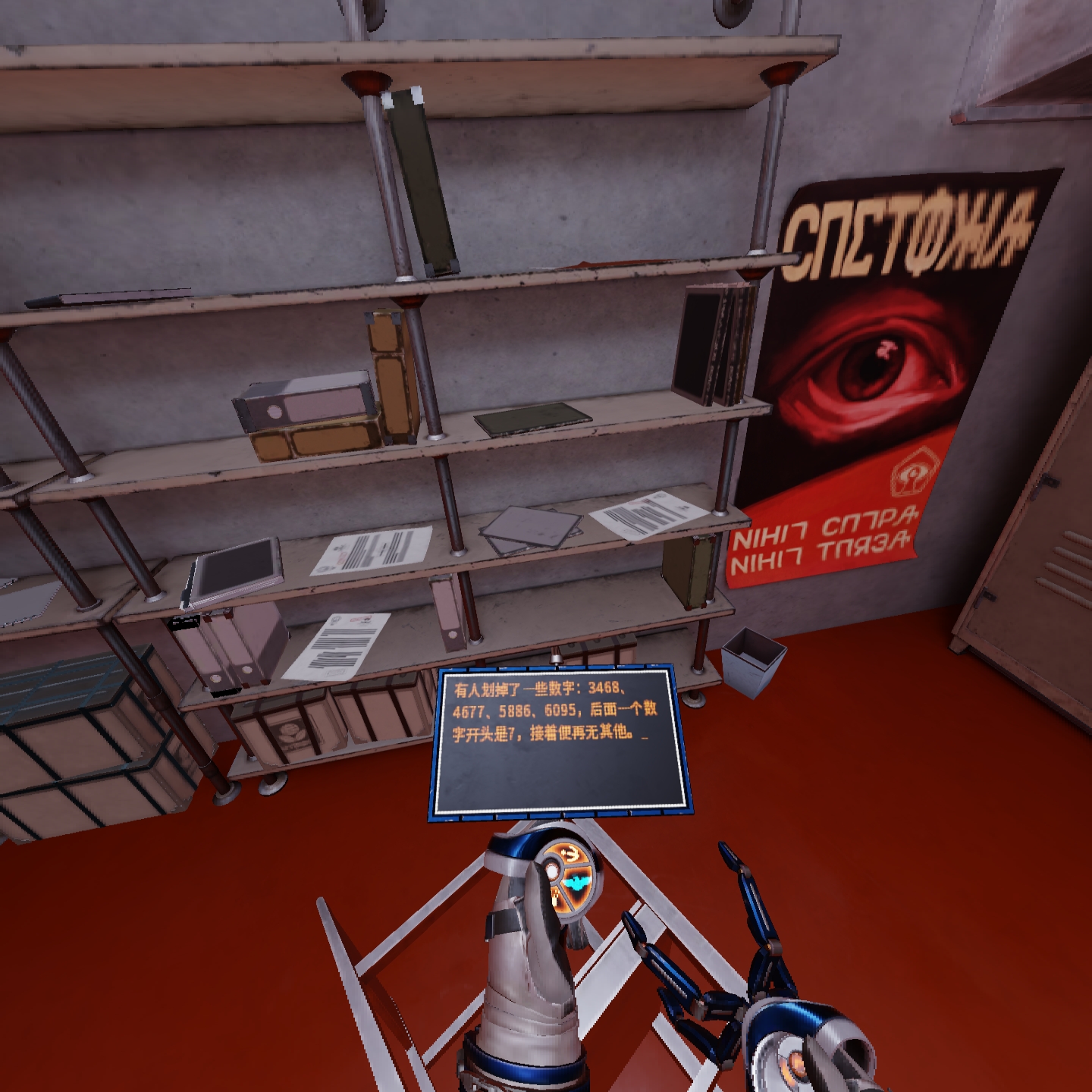Viewport: 1092px width, 1092px height.
Task: Select the hammer-and-sickle tool on the wrist dial
Action: coord(570,853)
